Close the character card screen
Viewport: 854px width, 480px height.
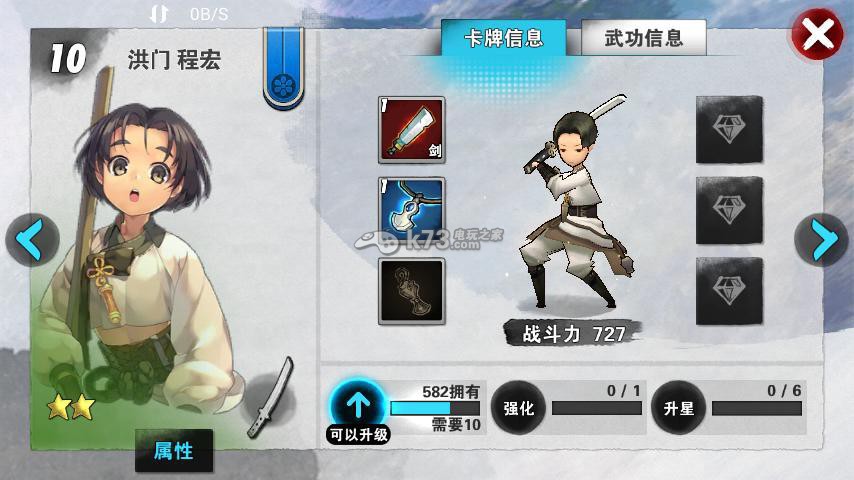(817, 36)
